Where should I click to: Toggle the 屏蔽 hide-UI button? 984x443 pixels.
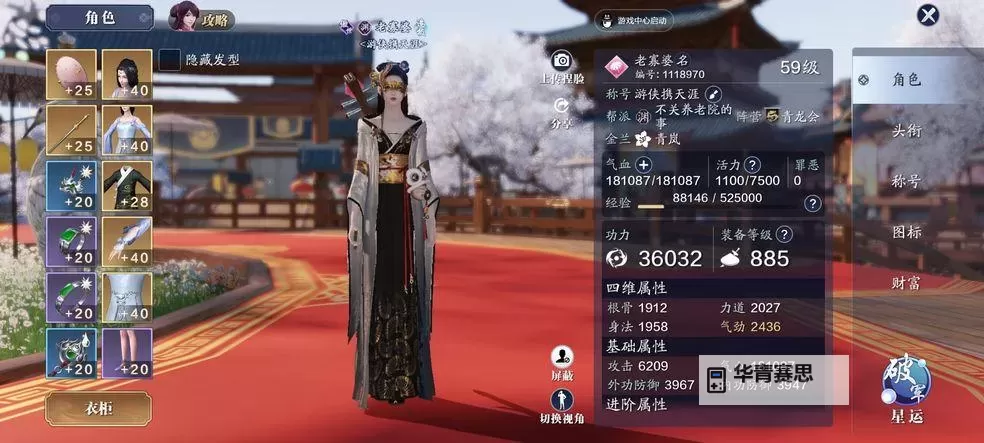coord(562,357)
